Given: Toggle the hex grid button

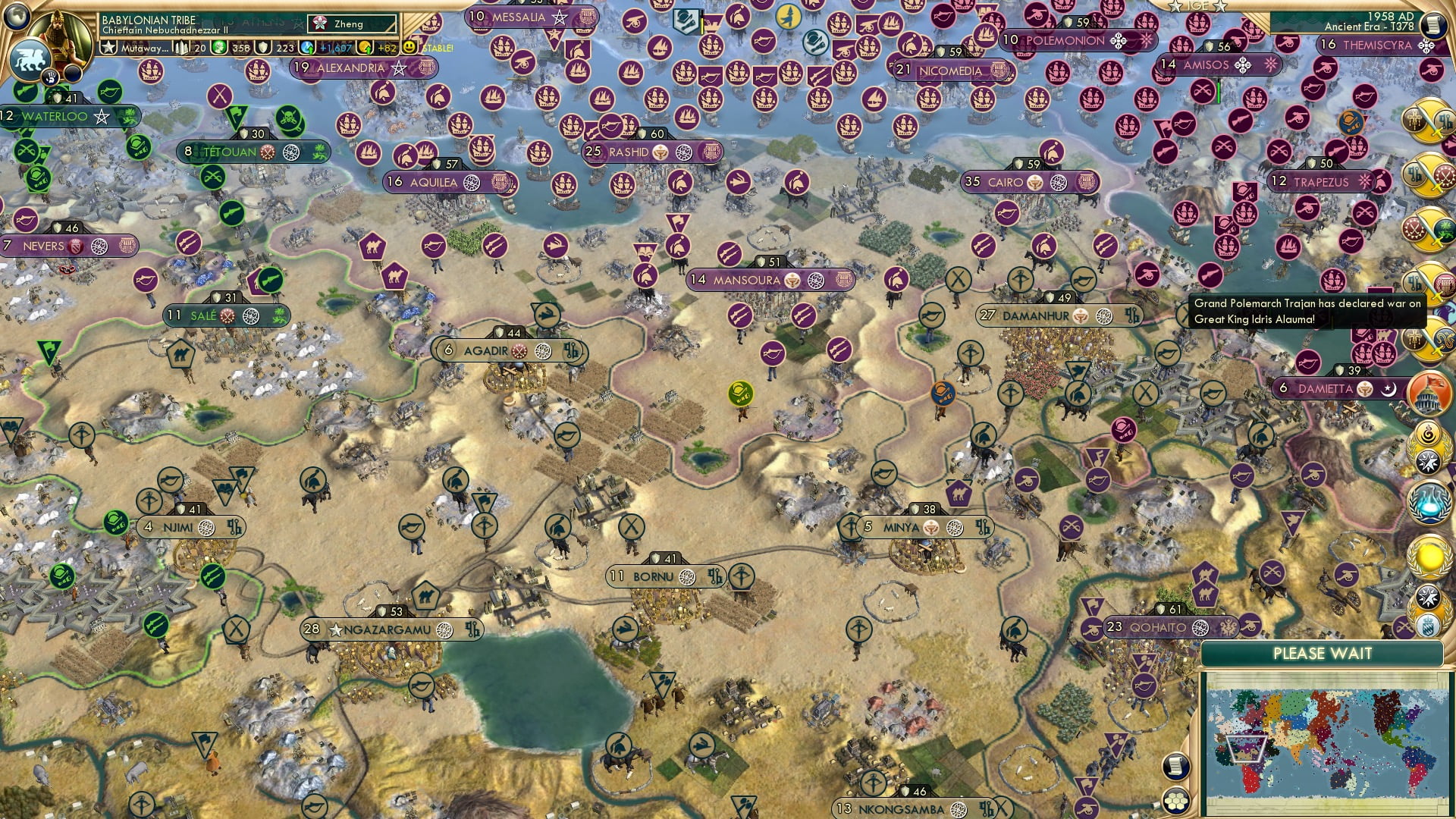Looking at the screenshot, I should click(1175, 800).
